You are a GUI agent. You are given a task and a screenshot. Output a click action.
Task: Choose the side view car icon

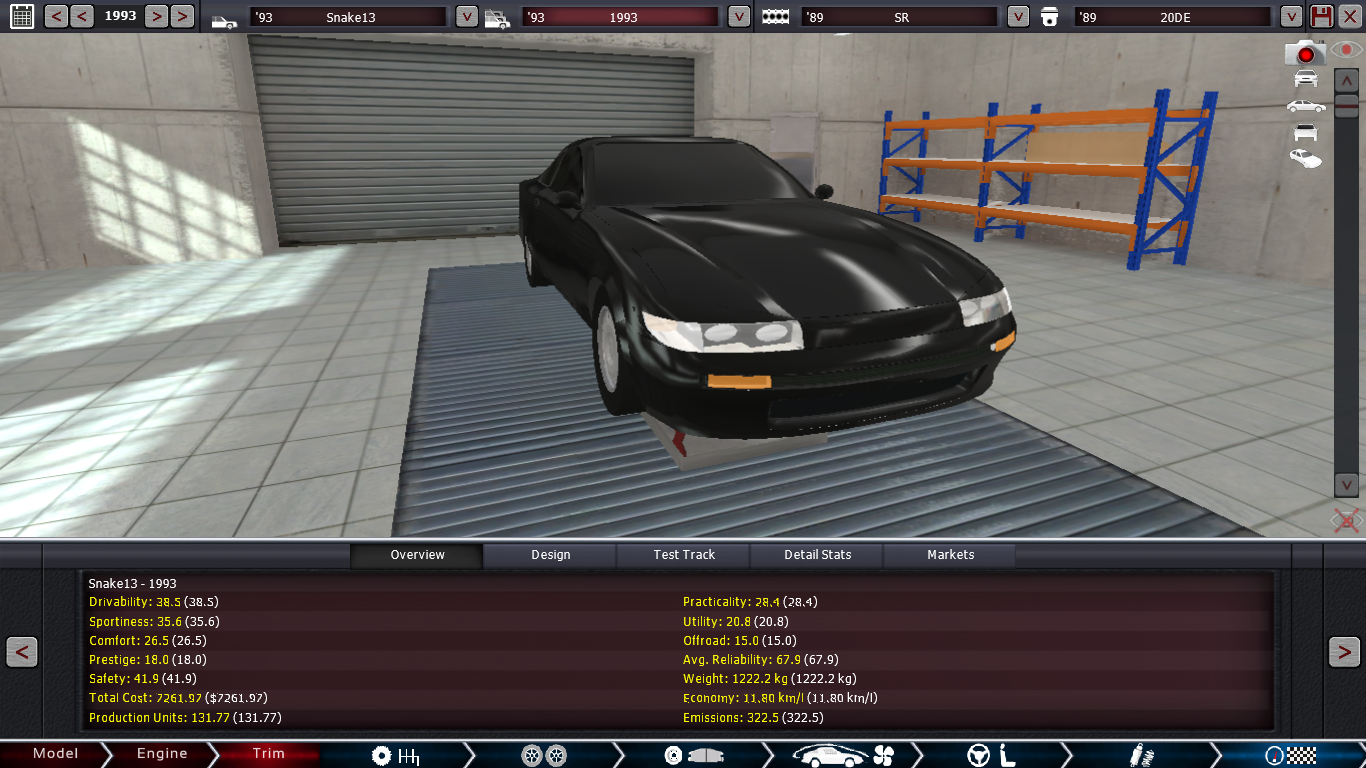pos(1305,105)
